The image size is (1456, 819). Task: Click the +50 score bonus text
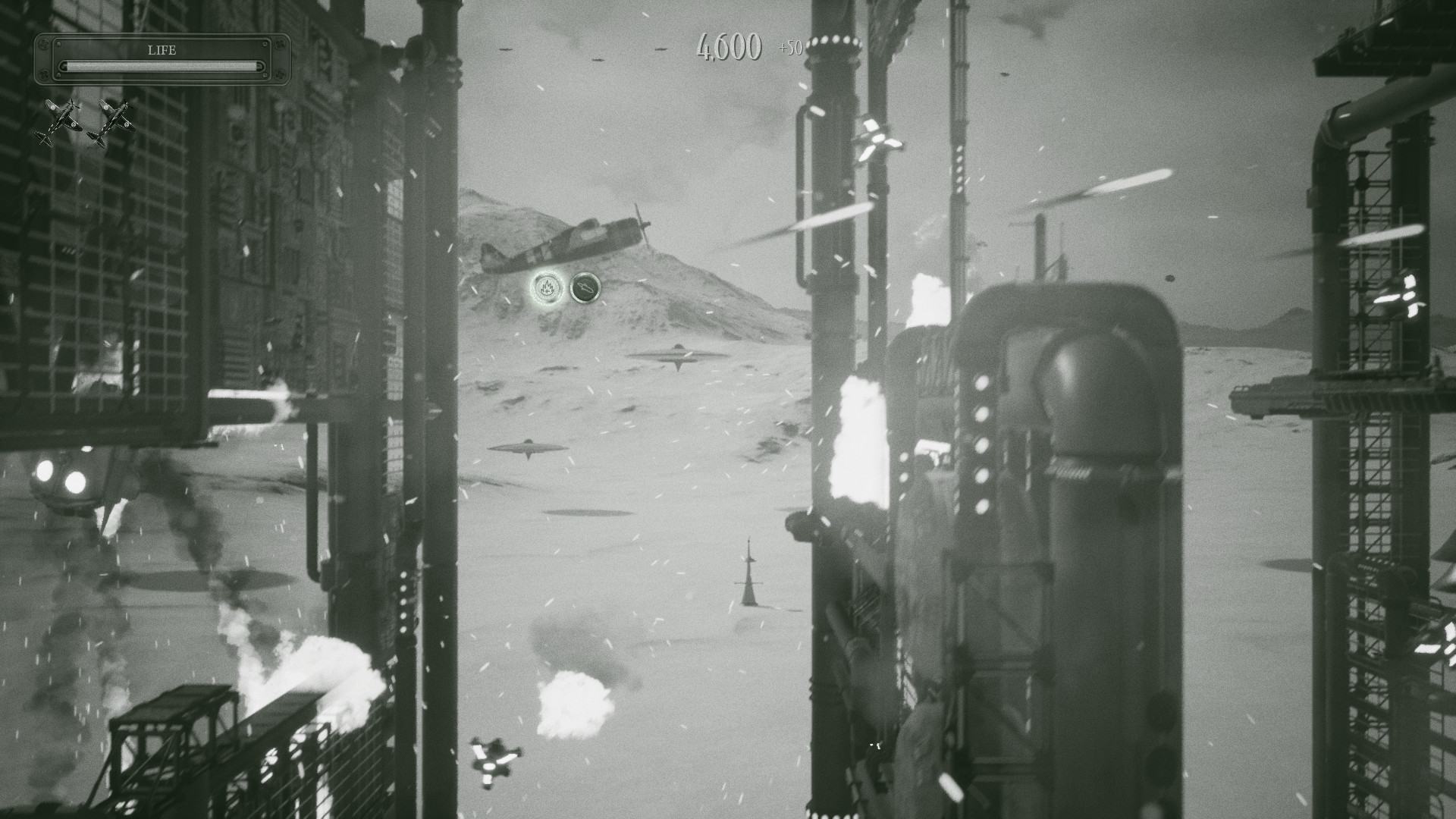click(792, 49)
